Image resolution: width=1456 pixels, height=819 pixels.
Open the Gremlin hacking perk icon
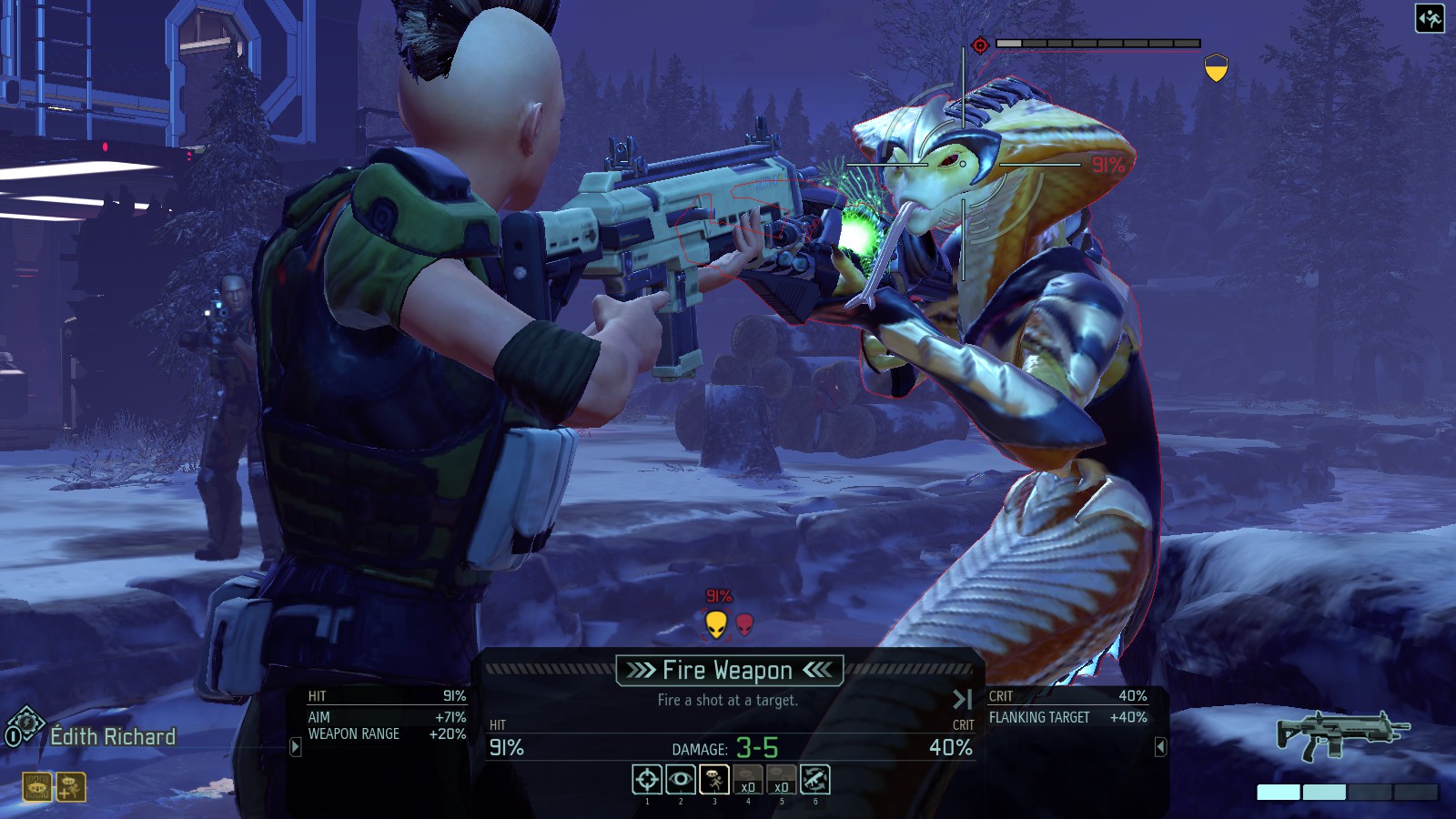click(x=37, y=787)
